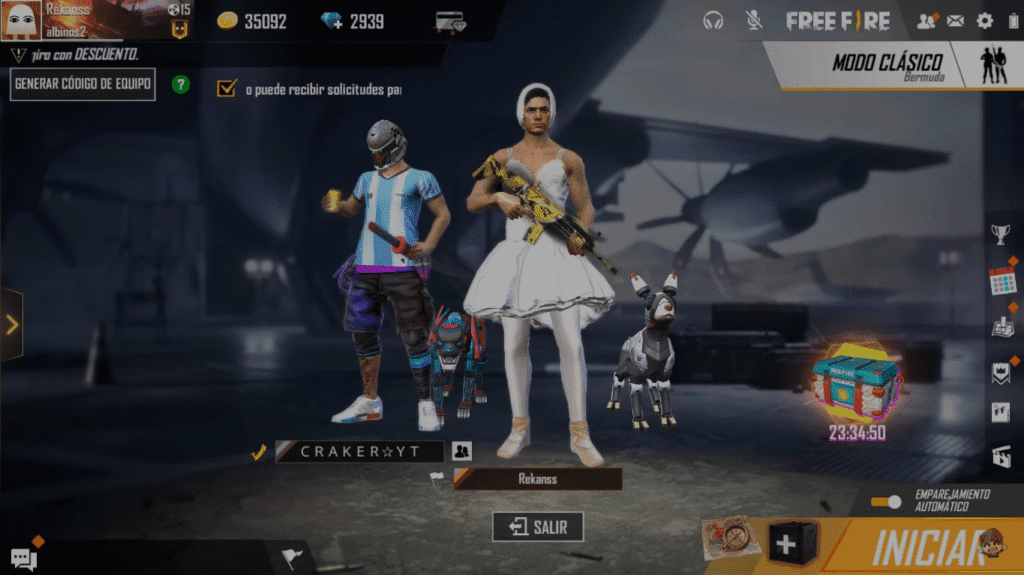Open Rekanss player profile avatar

click(x=21, y=20)
